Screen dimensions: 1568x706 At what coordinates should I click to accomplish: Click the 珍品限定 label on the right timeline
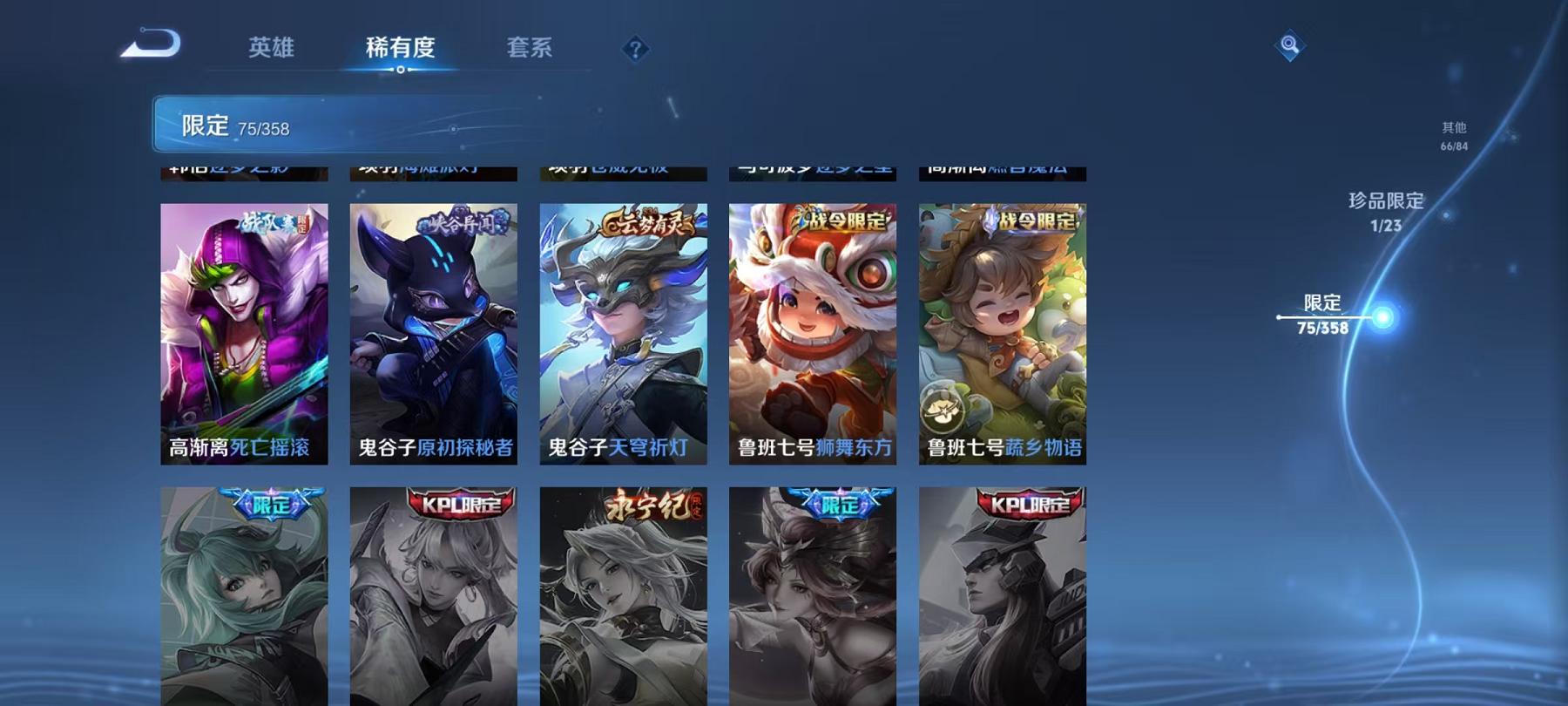click(1386, 201)
